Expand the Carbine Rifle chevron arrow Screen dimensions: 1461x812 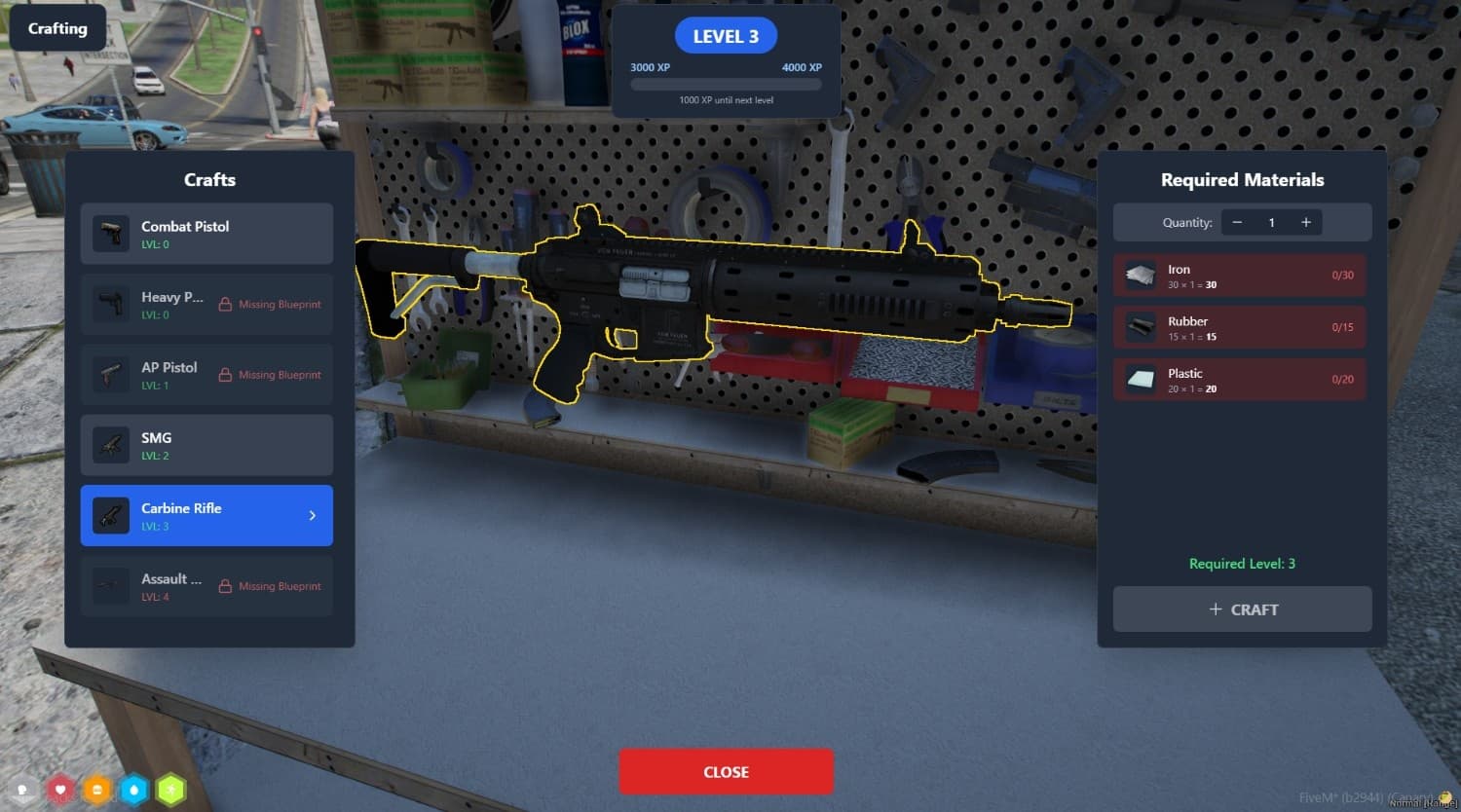(312, 515)
